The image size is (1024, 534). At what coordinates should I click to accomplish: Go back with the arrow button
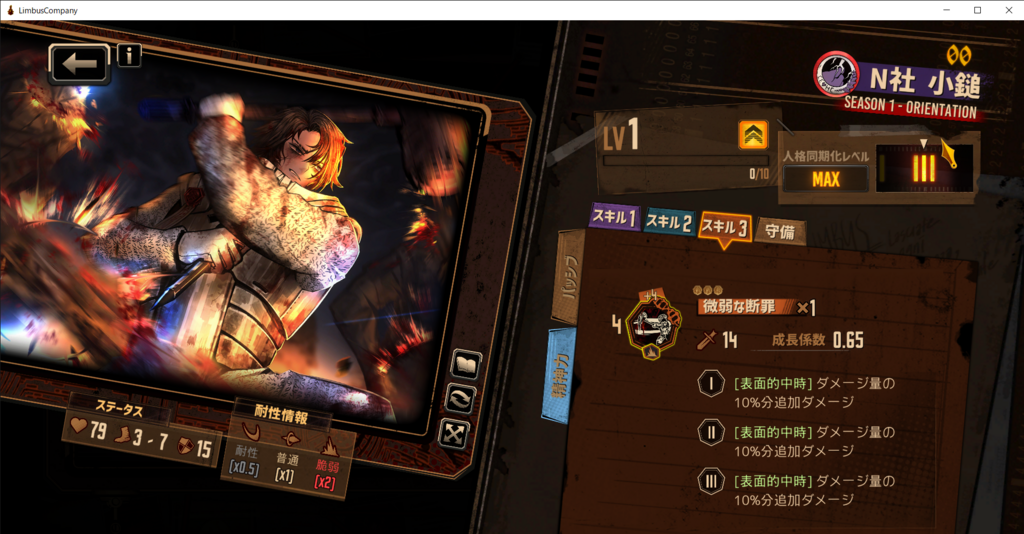(x=79, y=64)
